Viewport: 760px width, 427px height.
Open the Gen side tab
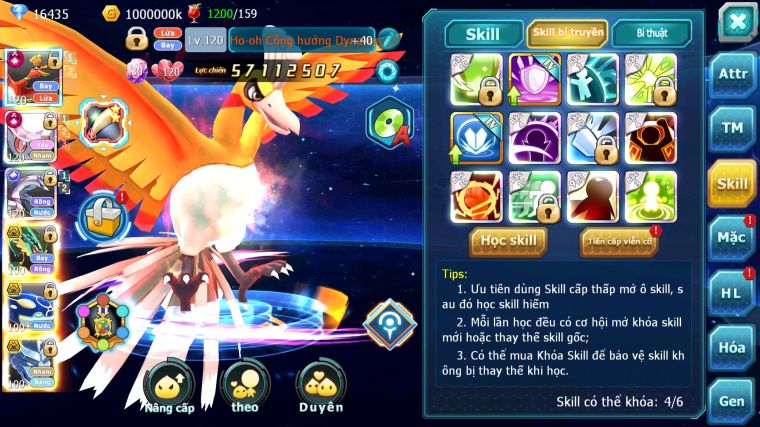pos(732,400)
